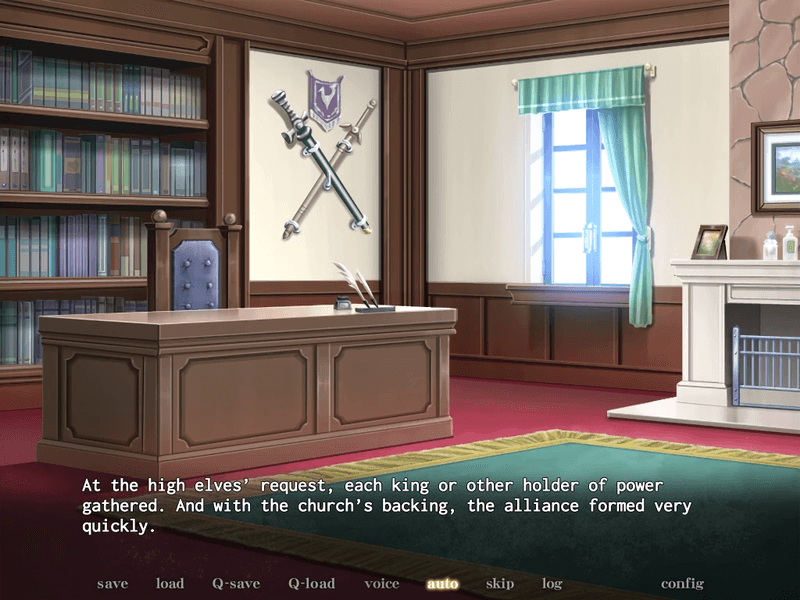The height and width of the screenshot is (600, 800).
Task: Save the game progress
Action: (x=112, y=583)
